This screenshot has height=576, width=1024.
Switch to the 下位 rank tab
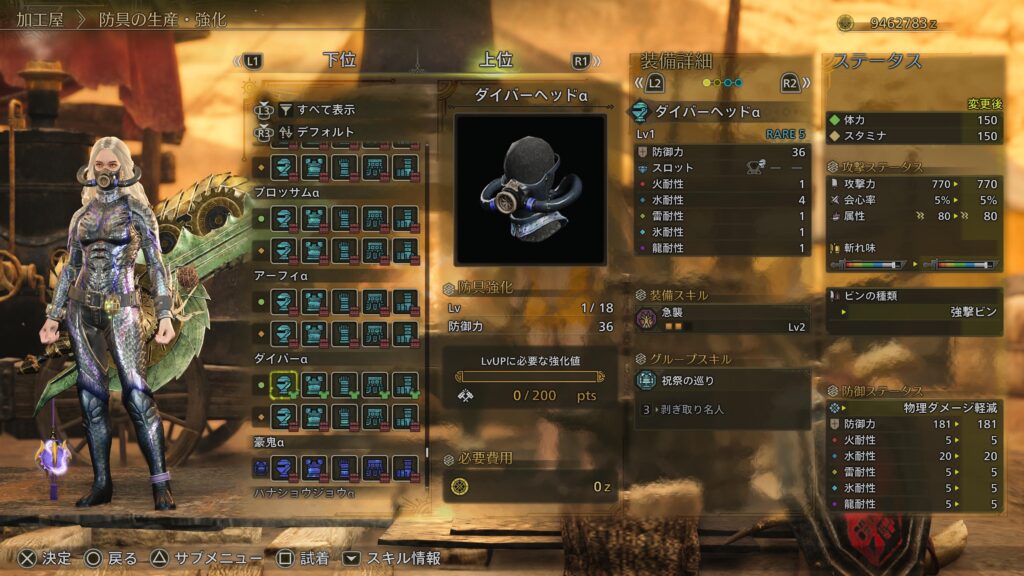(x=339, y=61)
